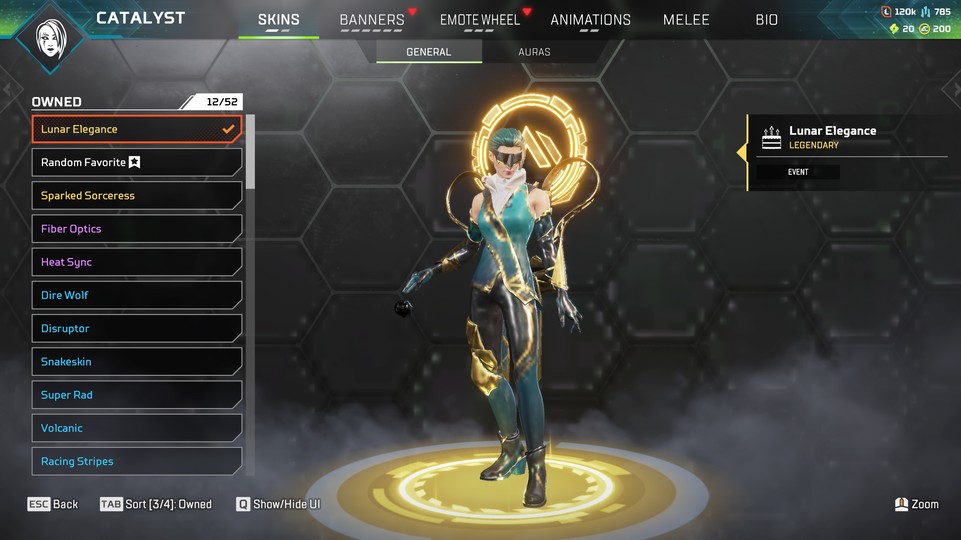Pick the Super Rad skin
961x540 pixels.
[x=137, y=395]
